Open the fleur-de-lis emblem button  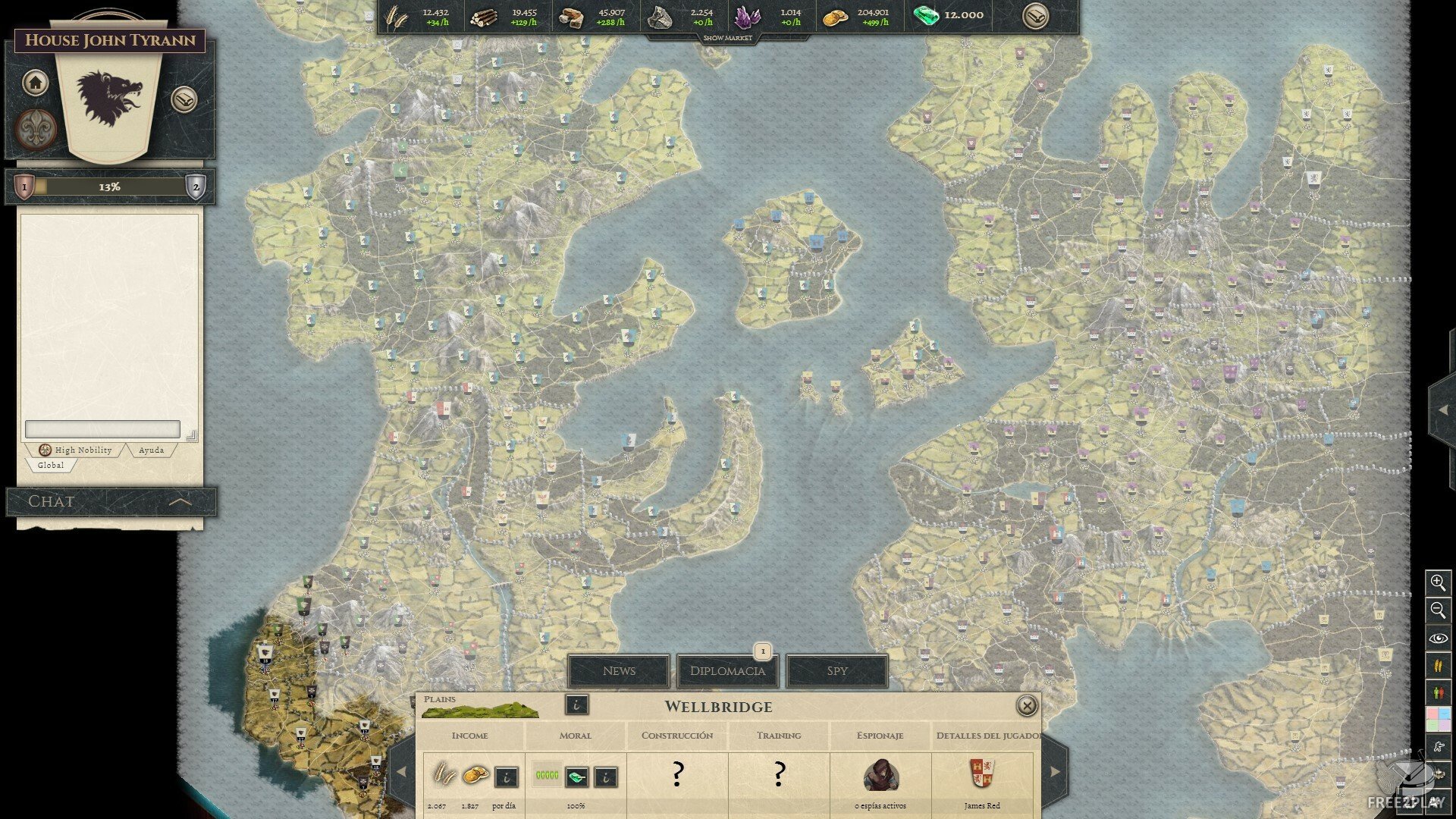click(x=36, y=127)
